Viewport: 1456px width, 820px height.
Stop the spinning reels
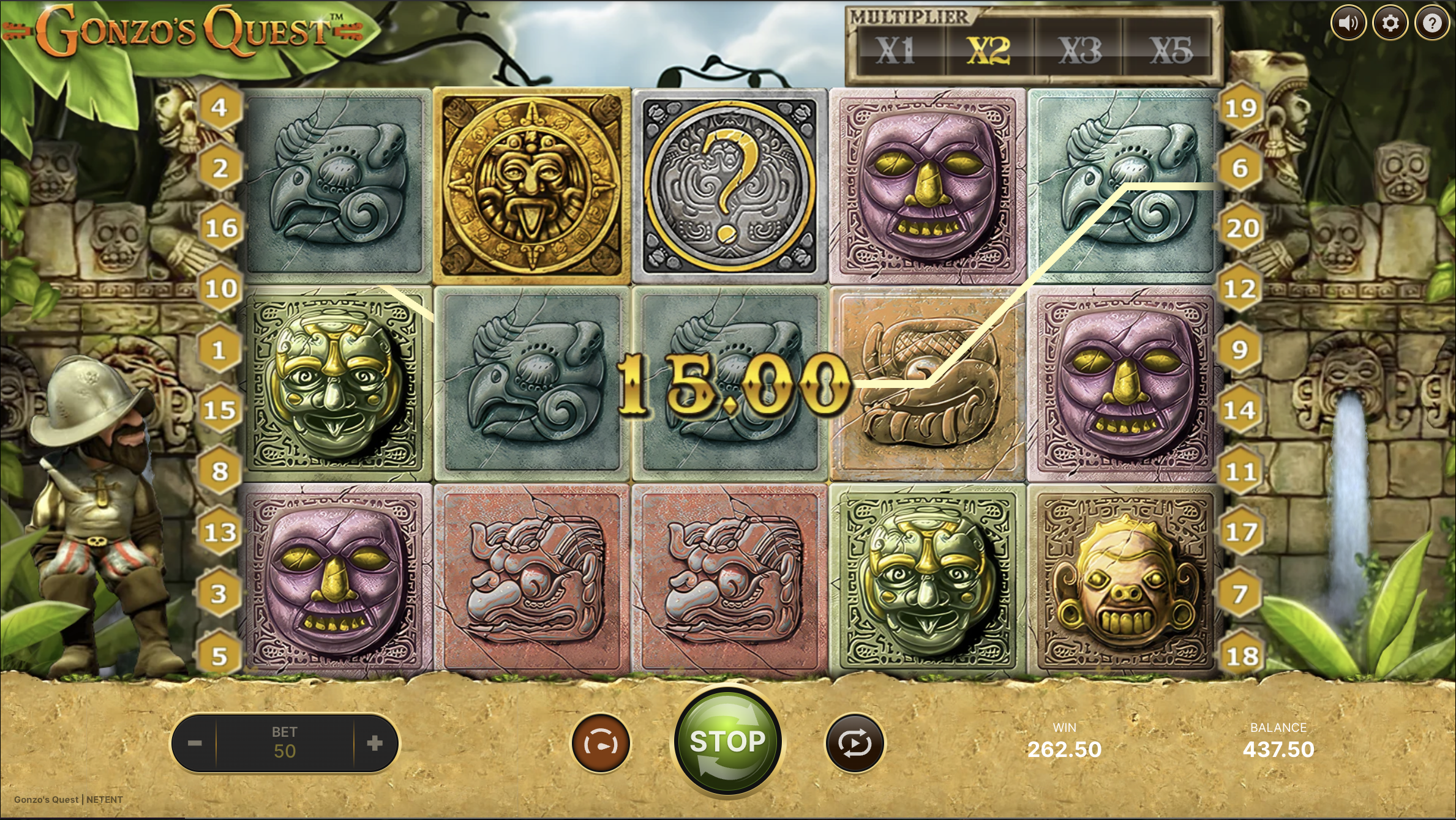(727, 742)
